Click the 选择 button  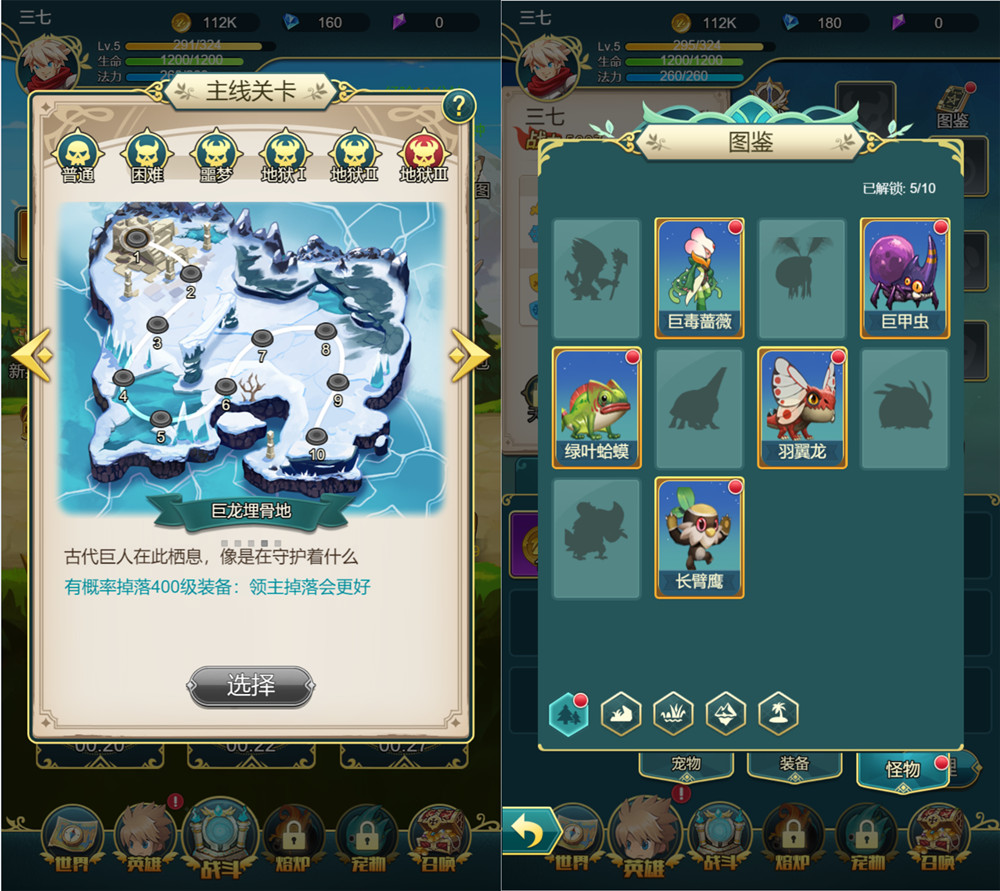pyautogui.click(x=251, y=686)
